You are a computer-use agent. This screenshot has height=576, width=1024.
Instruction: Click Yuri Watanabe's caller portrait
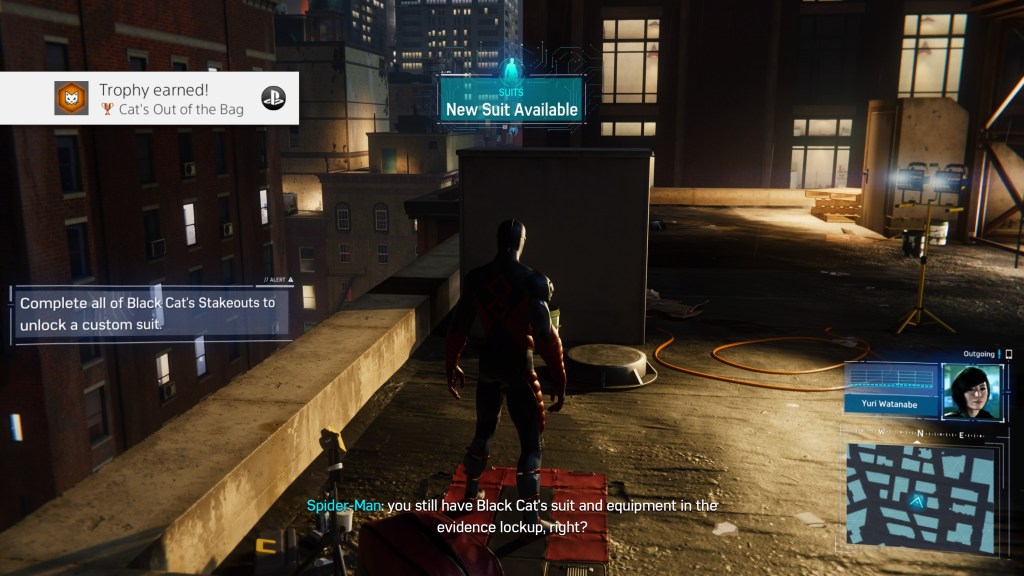pyautogui.click(x=970, y=391)
